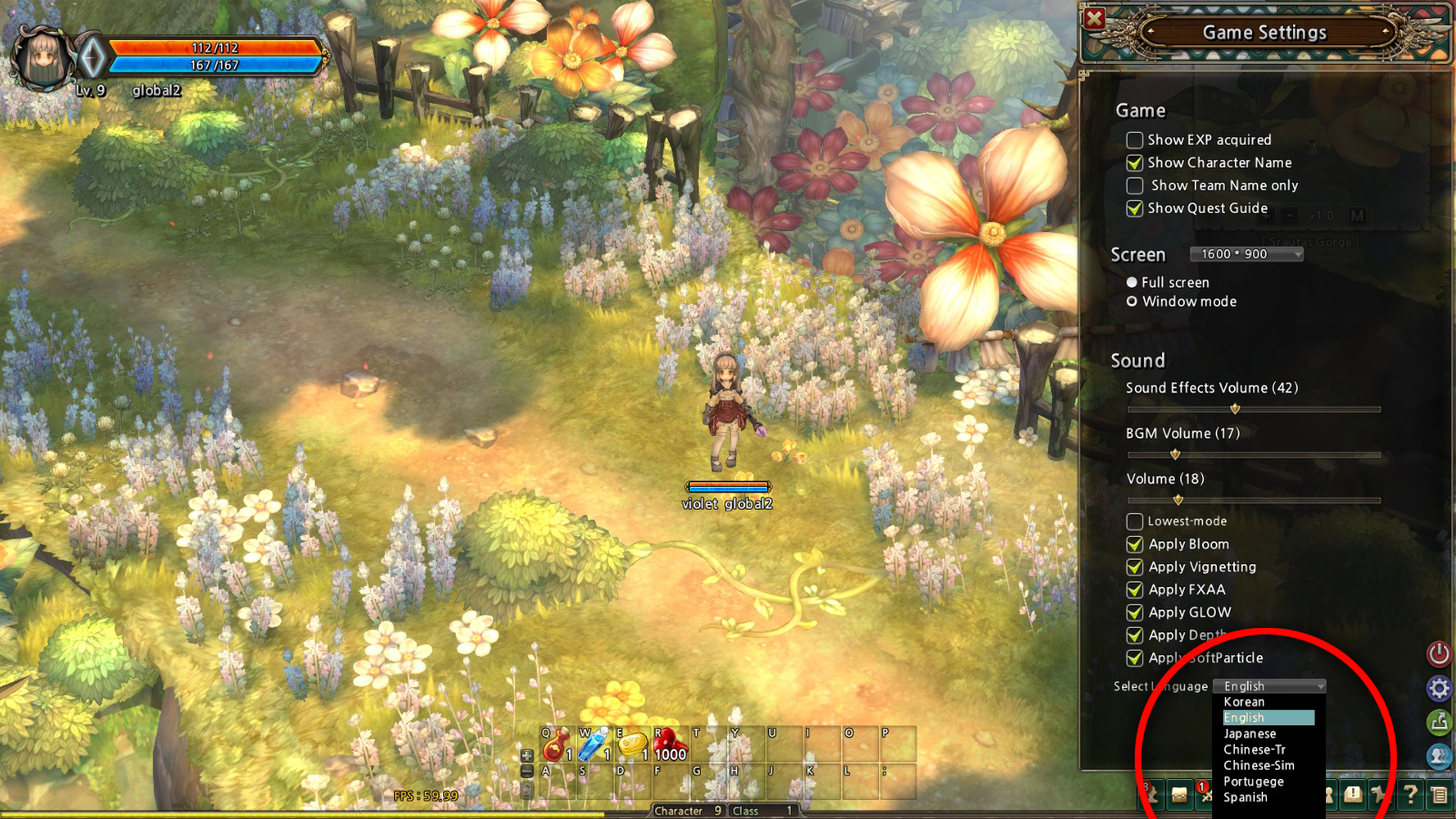Enable Lowest-mode checkbox
The width and height of the screenshot is (1456, 819).
(1135, 521)
